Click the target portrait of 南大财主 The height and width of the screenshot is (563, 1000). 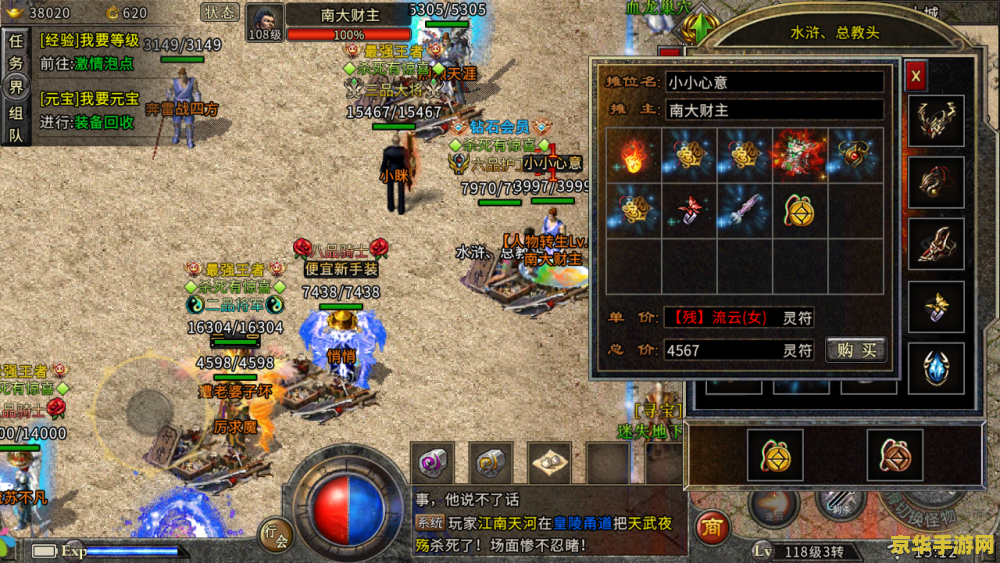[x=264, y=20]
